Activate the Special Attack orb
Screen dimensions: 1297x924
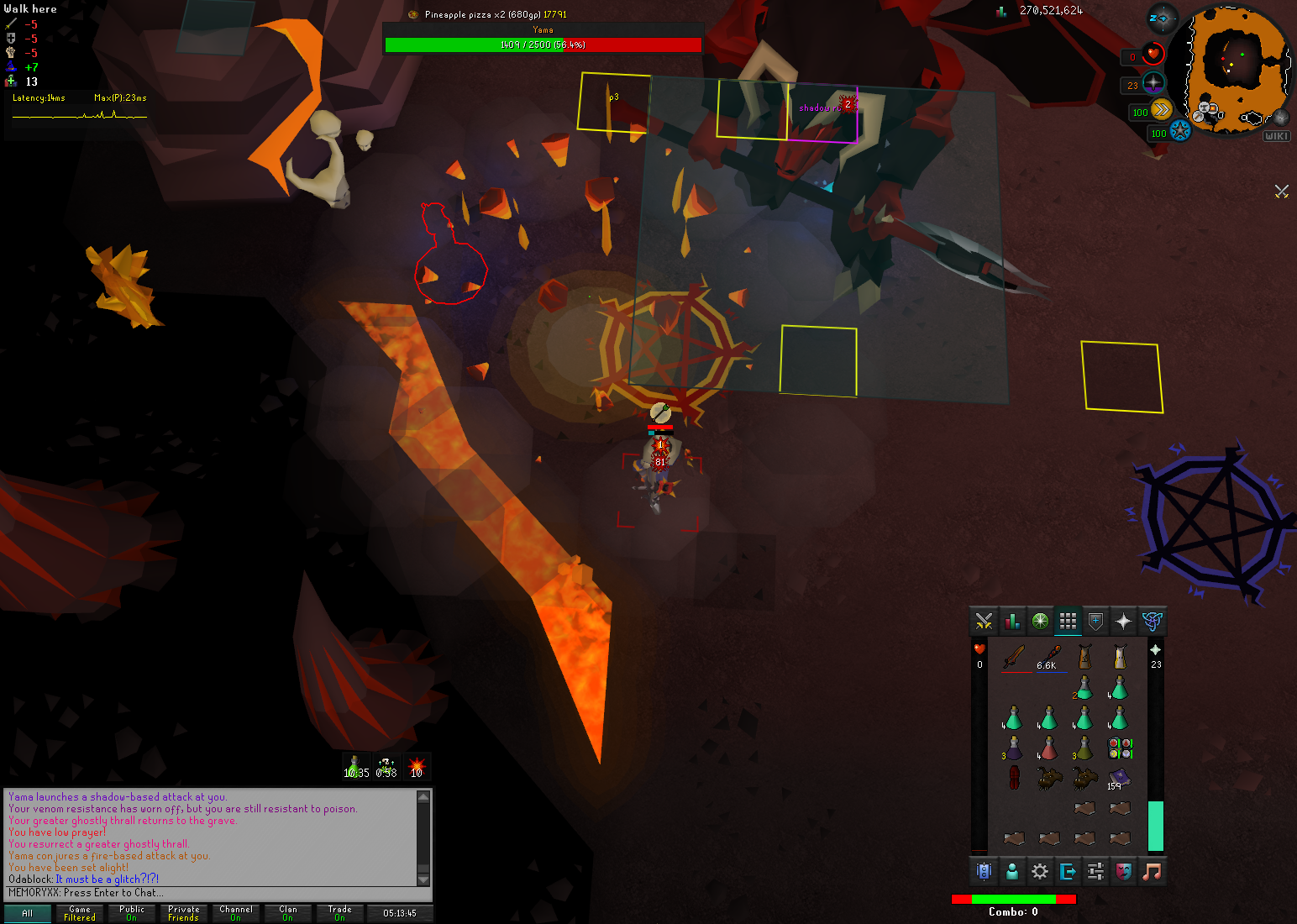tap(1180, 131)
